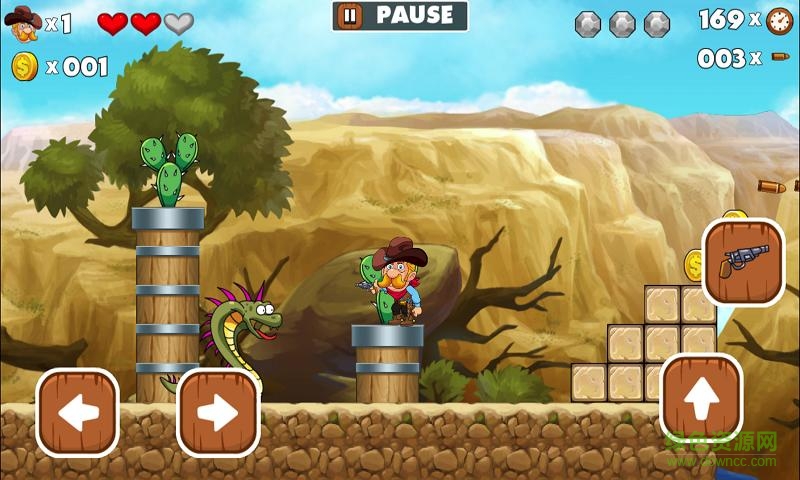
Task: Pause the game
Action: tap(399, 16)
